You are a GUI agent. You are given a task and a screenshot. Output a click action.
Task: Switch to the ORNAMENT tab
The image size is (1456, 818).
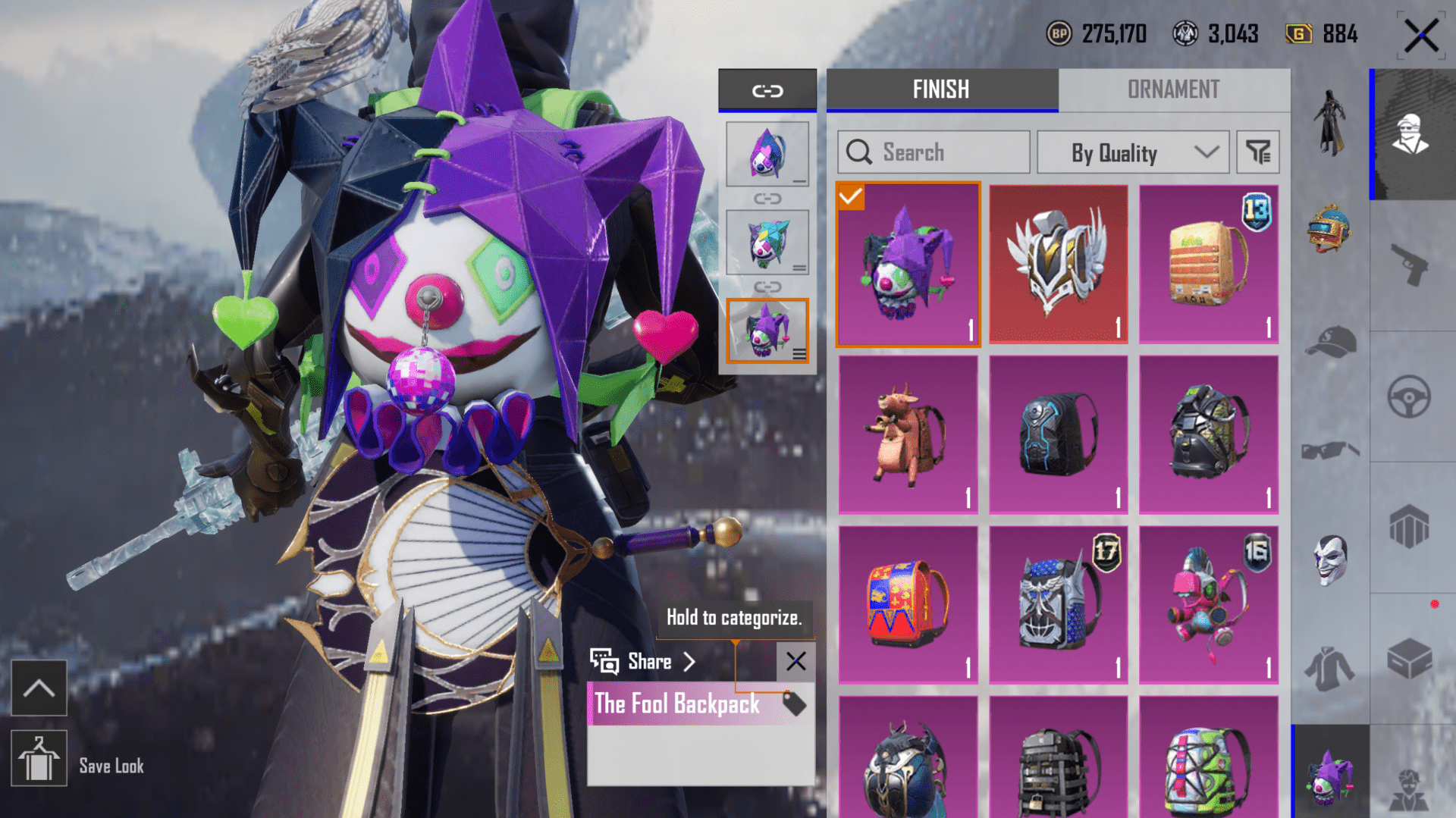coord(1173,89)
